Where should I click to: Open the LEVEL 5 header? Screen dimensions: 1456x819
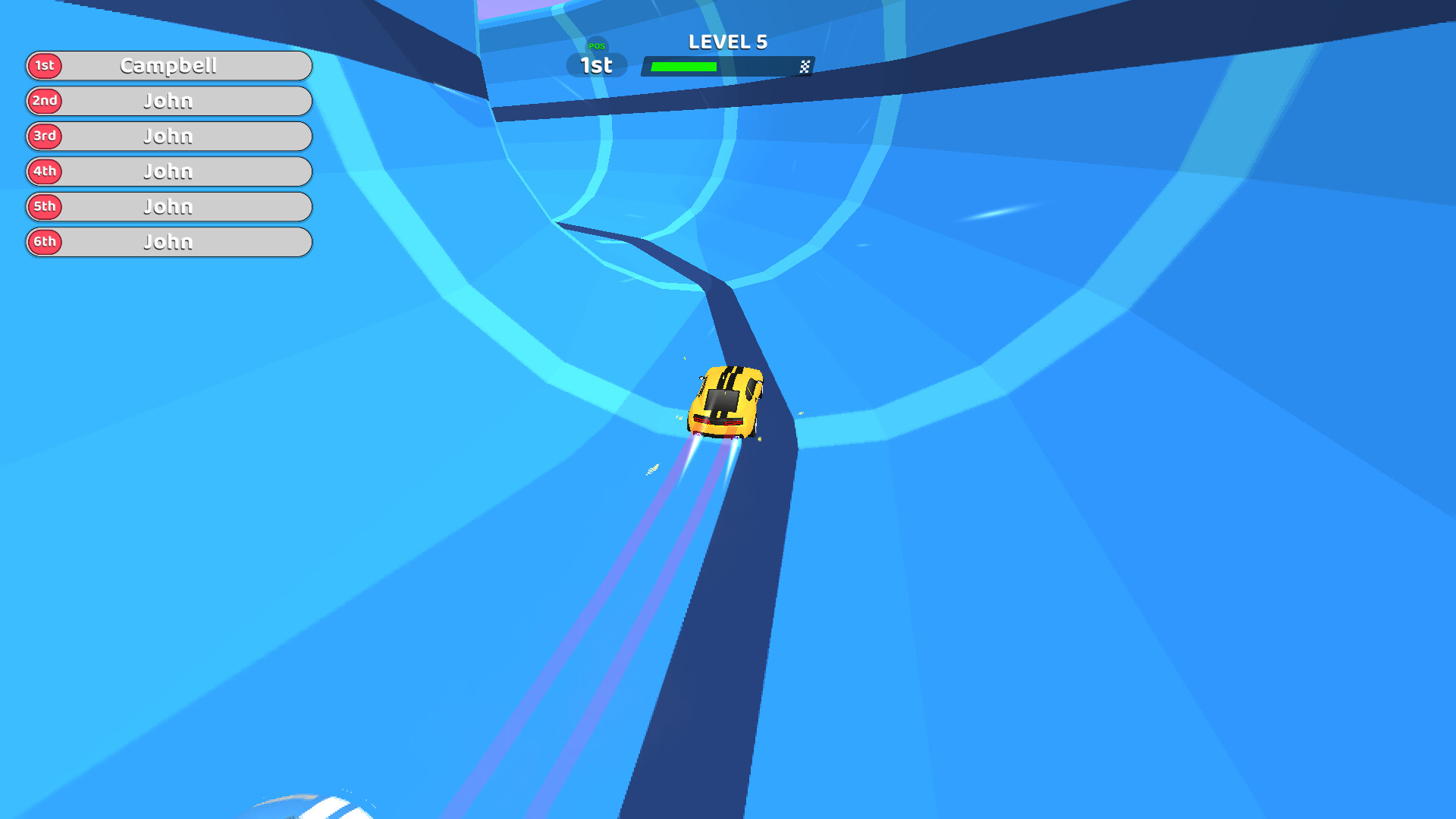727,42
